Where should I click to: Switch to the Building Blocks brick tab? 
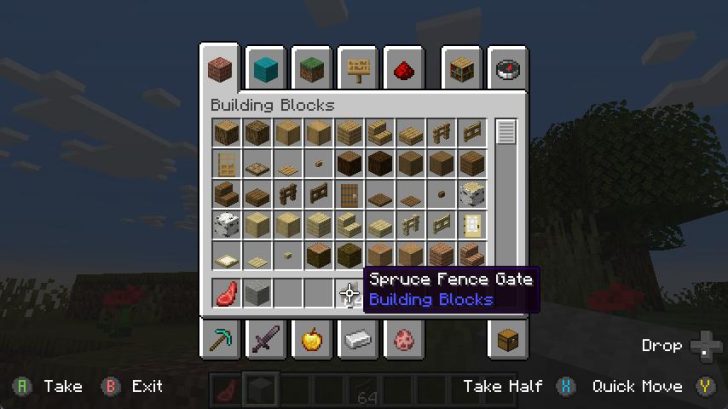pyautogui.click(x=219, y=70)
